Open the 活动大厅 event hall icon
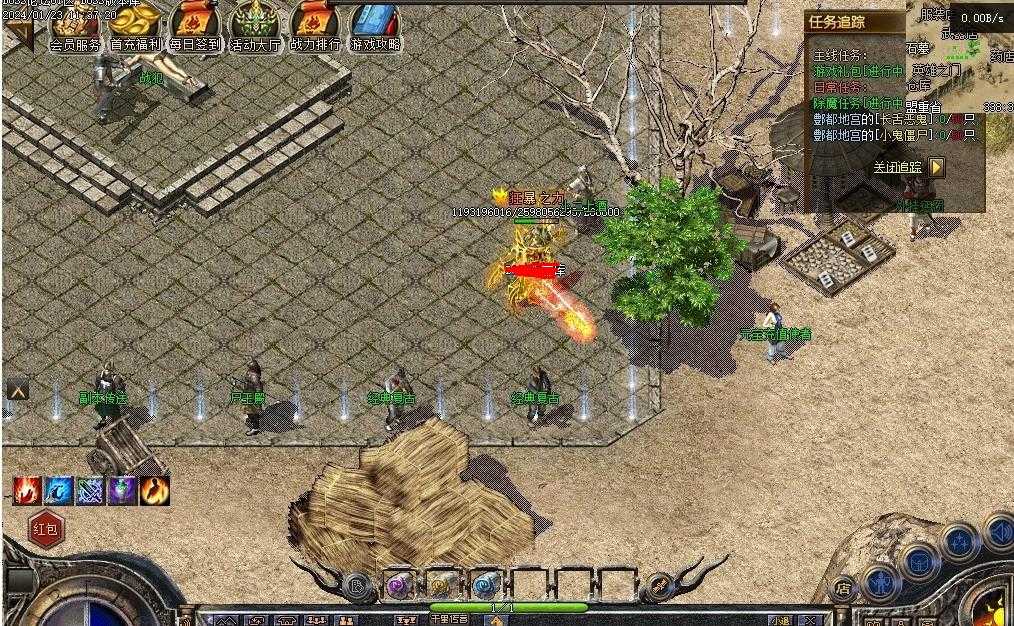1014x626 pixels. click(x=255, y=24)
